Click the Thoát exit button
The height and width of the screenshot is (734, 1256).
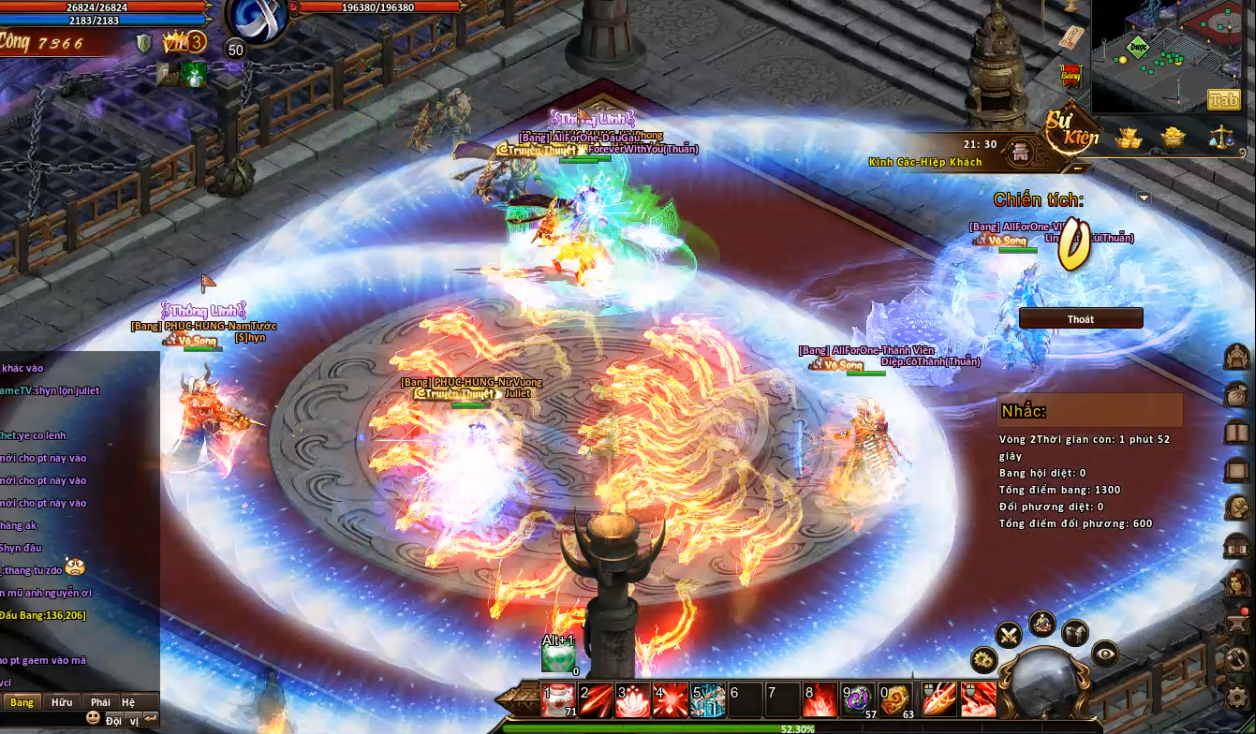click(x=1080, y=319)
